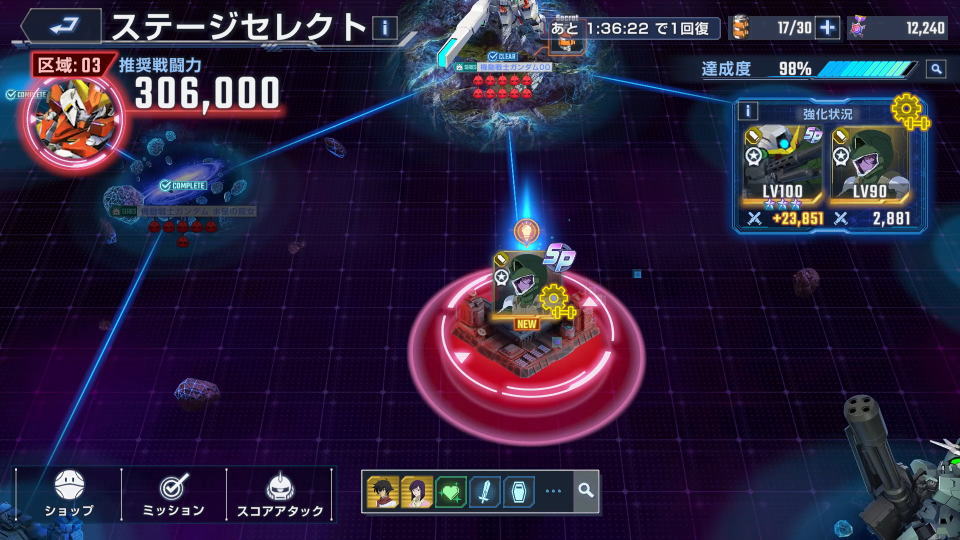Open the magnifier on the filter bar
Screen dimensions: 960x540
(585, 491)
